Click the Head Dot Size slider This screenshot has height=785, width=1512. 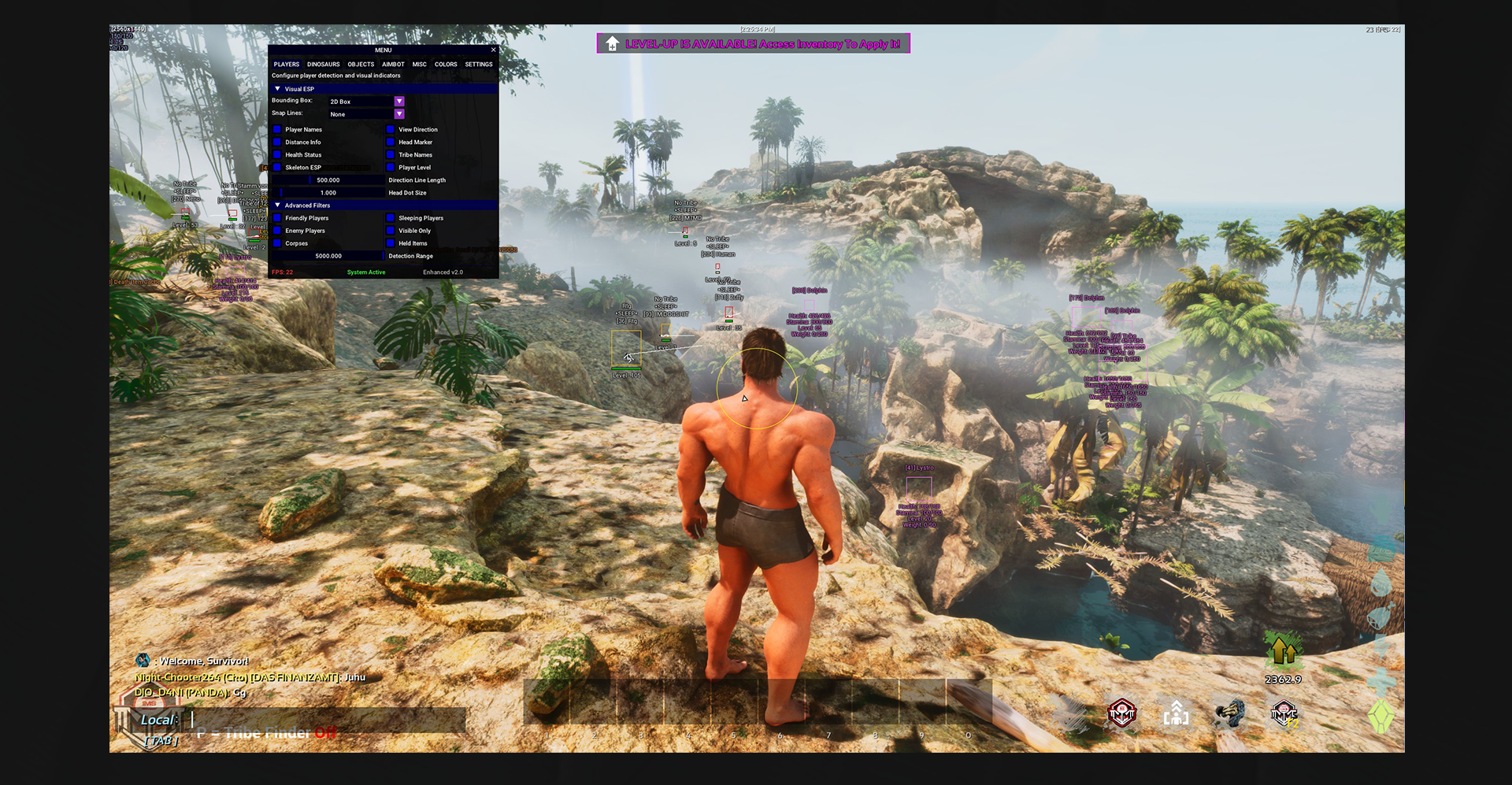click(328, 193)
